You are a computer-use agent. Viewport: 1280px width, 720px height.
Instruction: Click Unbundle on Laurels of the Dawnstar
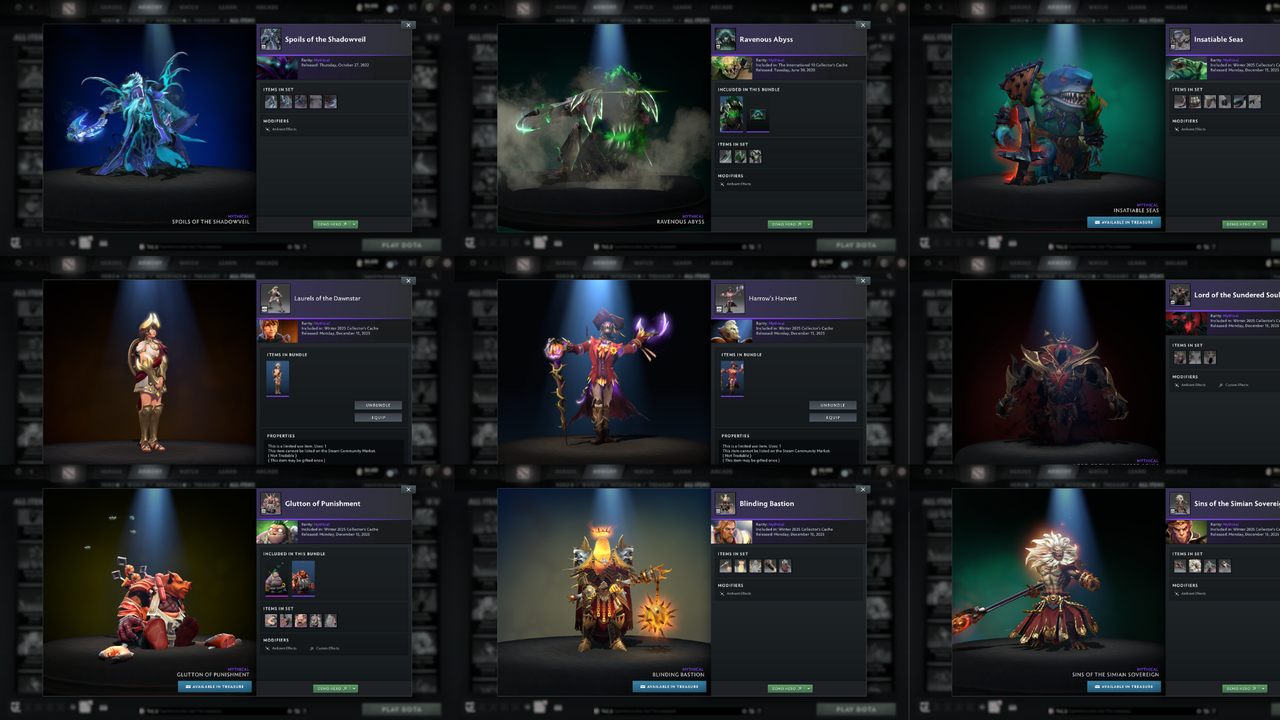(378, 405)
